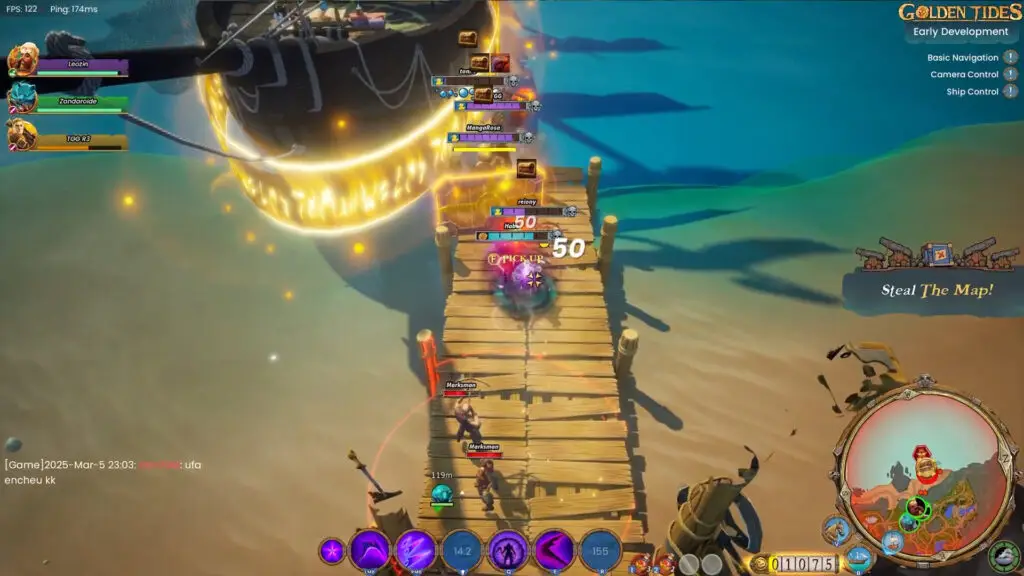Image resolution: width=1024 pixels, height=576 pixels.
Task: Select the ability on cooldown showing 14.2
Action: [462, 550]
